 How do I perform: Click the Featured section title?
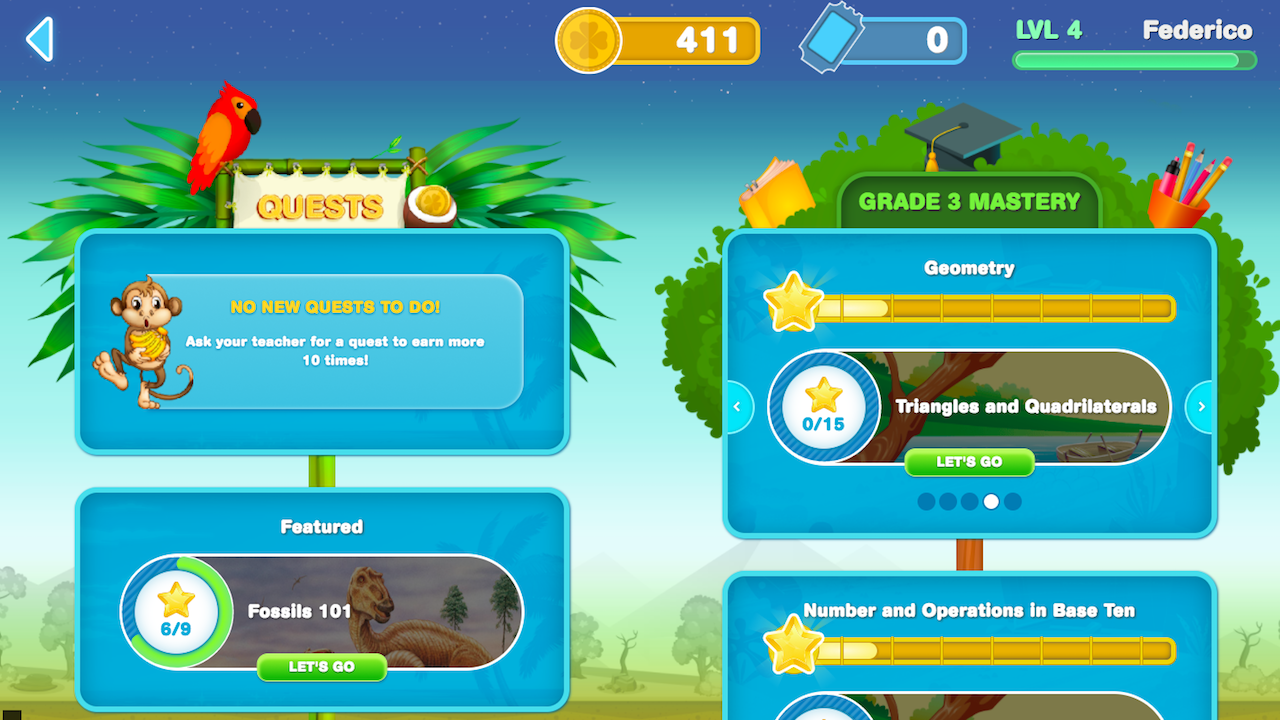coord(322,526)
